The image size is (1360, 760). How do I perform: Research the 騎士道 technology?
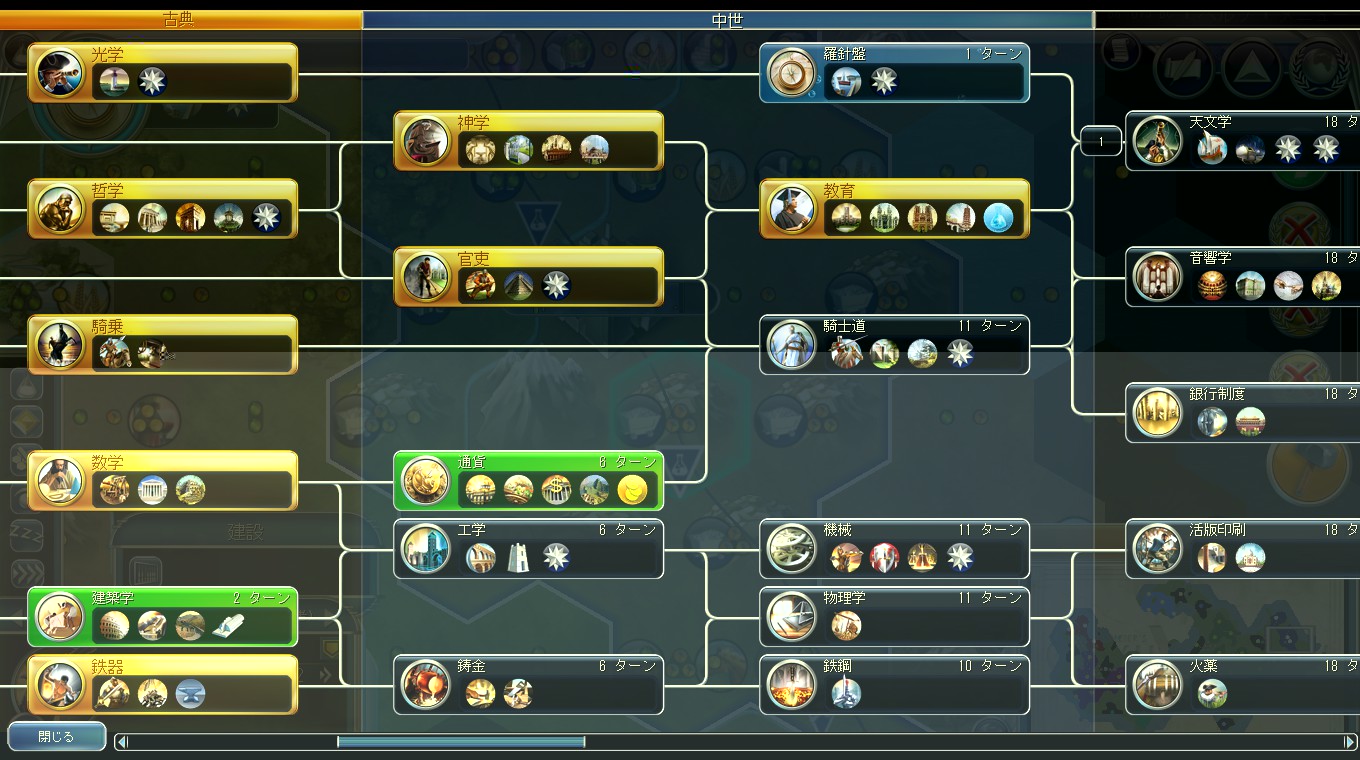[895, 344]
